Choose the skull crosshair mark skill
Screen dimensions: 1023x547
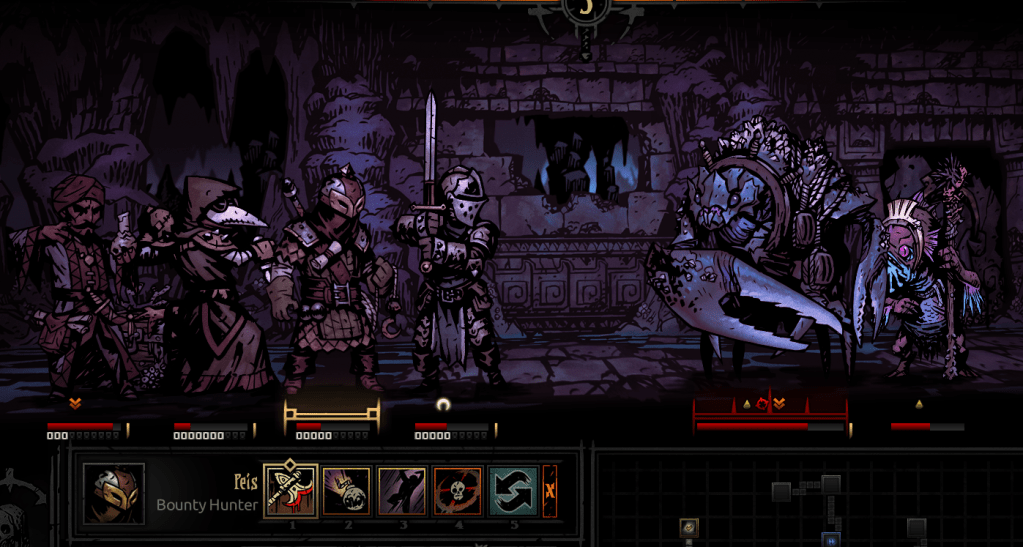pyautogui.click(x=458, y=491)
